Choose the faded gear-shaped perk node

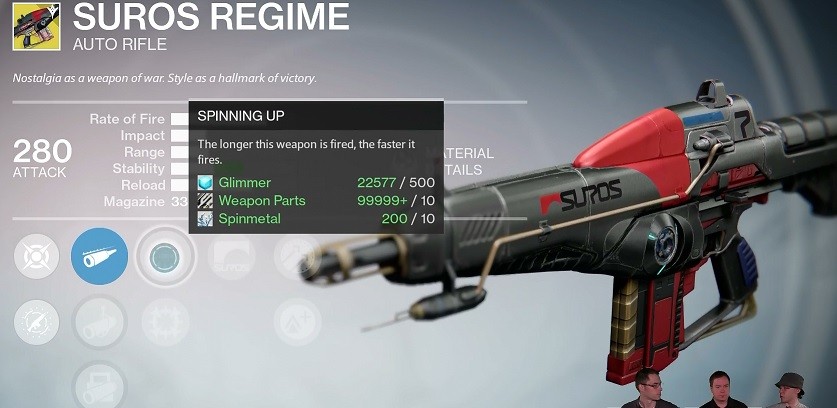(164, 323)
